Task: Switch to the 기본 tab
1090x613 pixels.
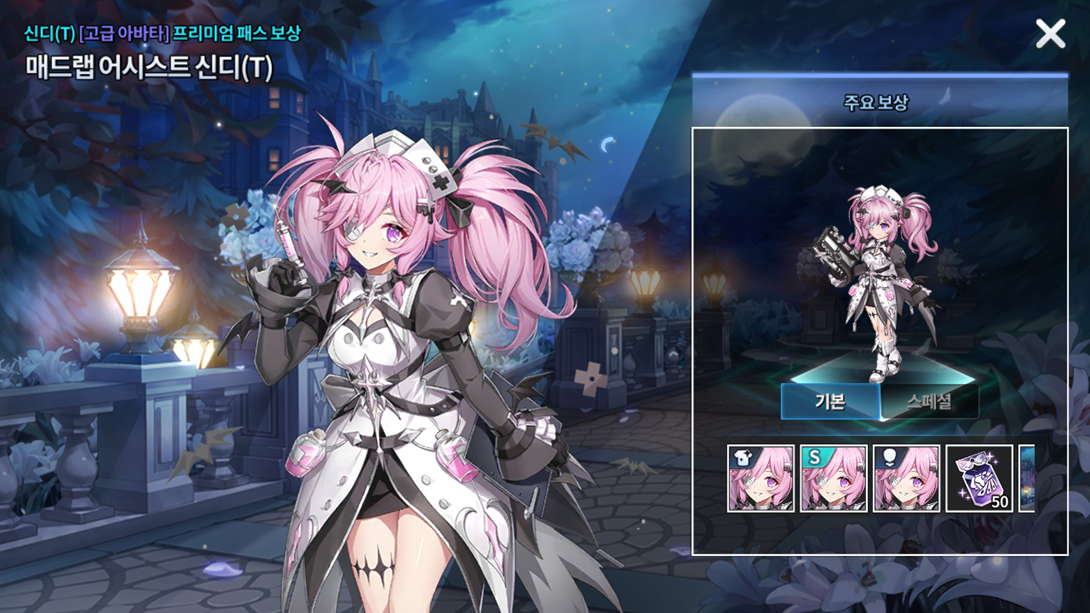Action: 830,402
